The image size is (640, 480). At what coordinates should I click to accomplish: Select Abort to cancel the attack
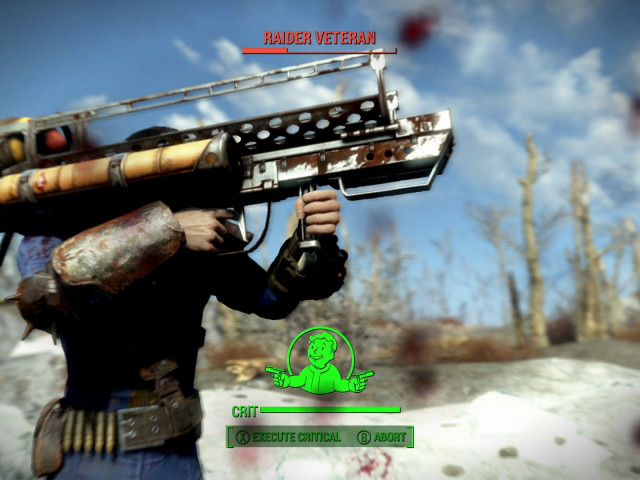coord(382,437)
